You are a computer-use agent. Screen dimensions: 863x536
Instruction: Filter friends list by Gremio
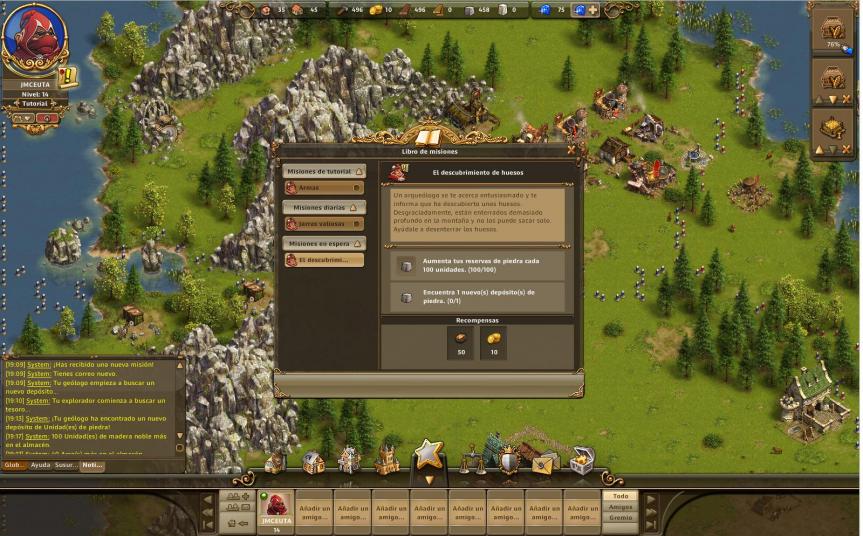(x=620, y=518)
